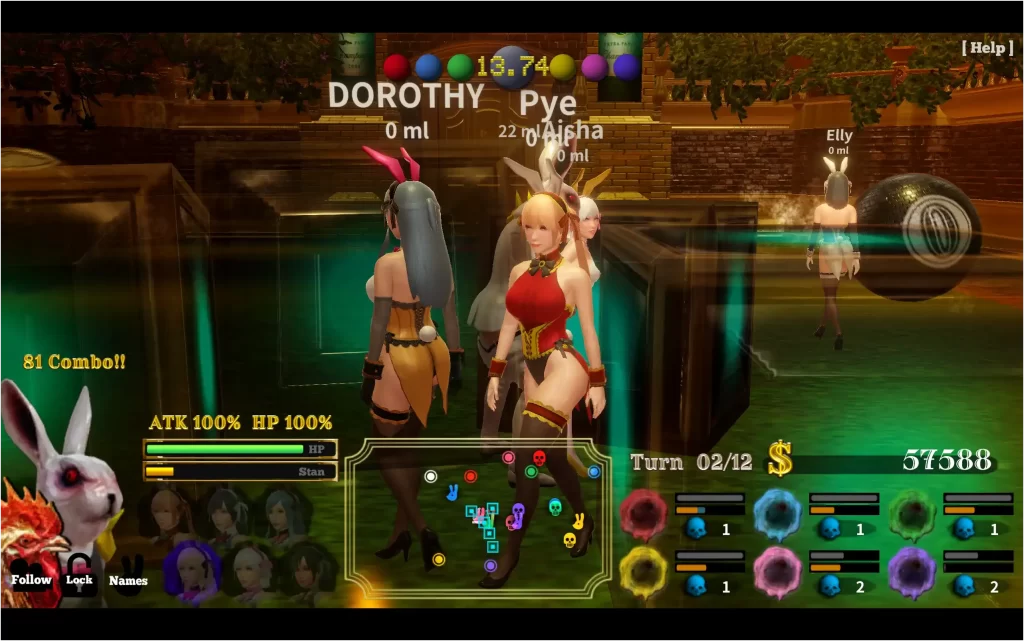Select the purple hole icon
Screen dimensions: 1024x641
point(911,572)
